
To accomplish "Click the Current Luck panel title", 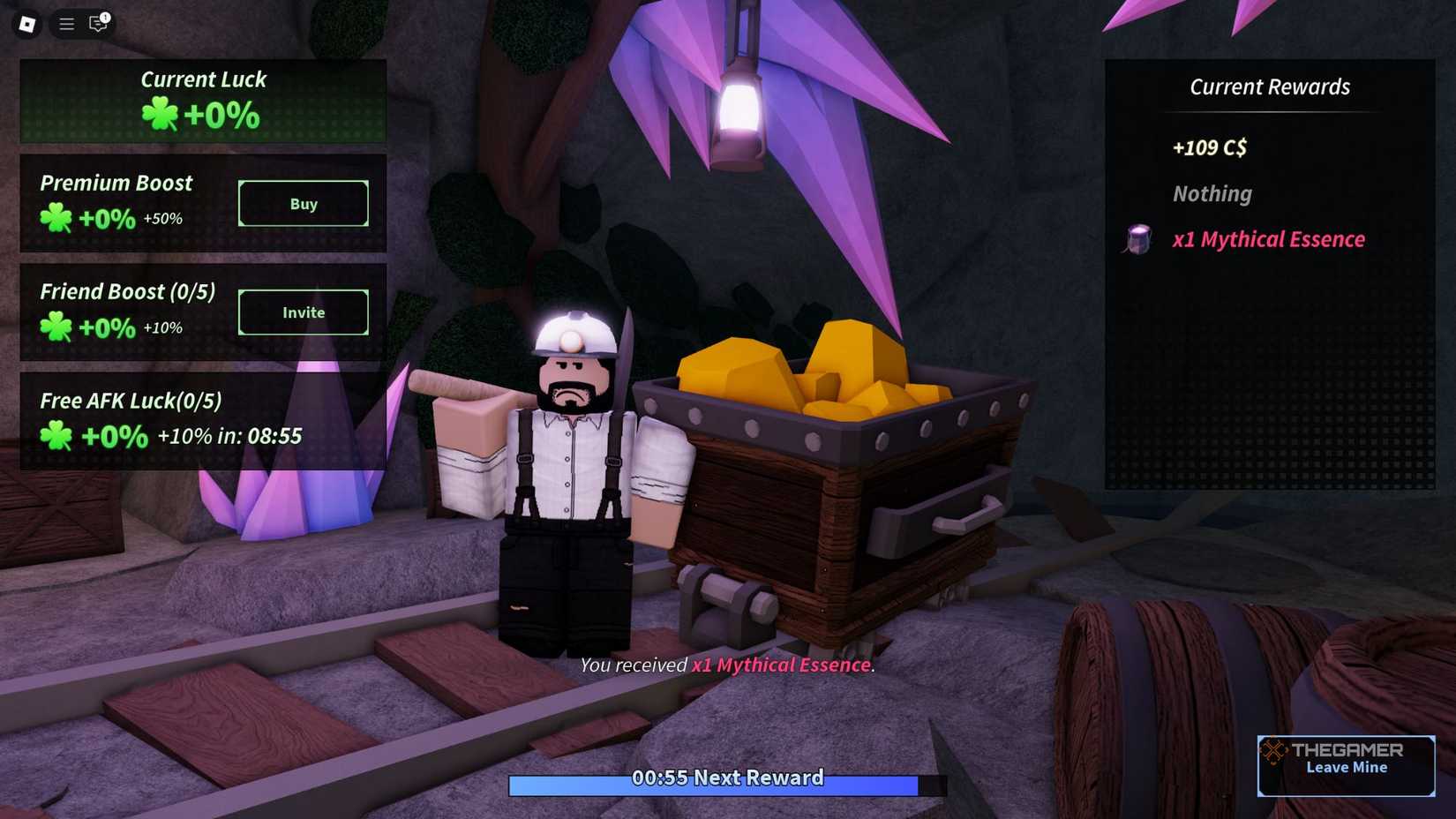I will [x=204, y=79].
